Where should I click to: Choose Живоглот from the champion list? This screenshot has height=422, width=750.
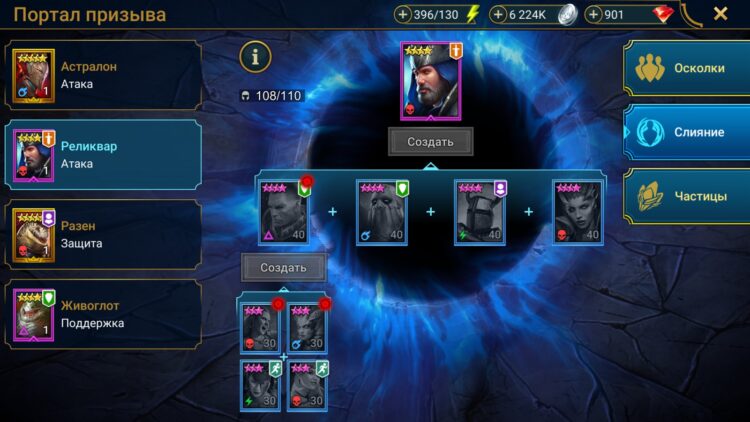pos(103,314)
